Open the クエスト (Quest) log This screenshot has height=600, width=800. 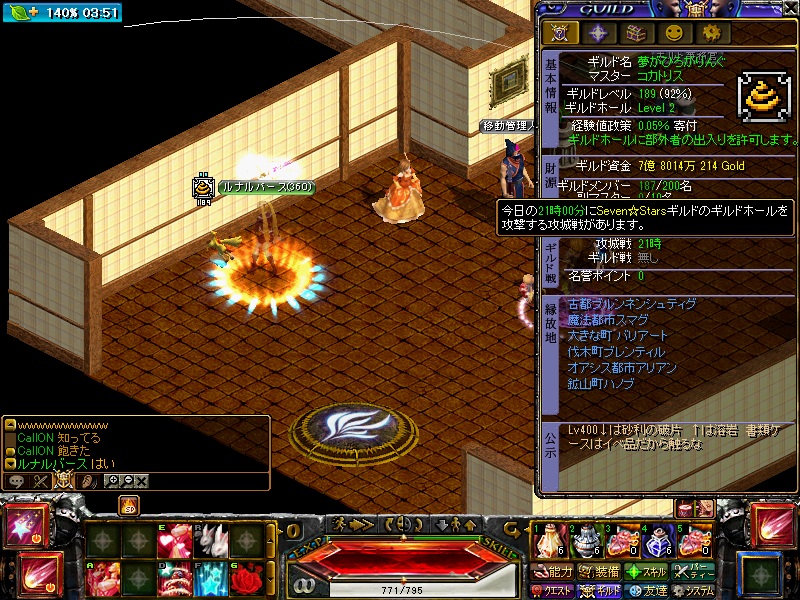click(552, 591)
